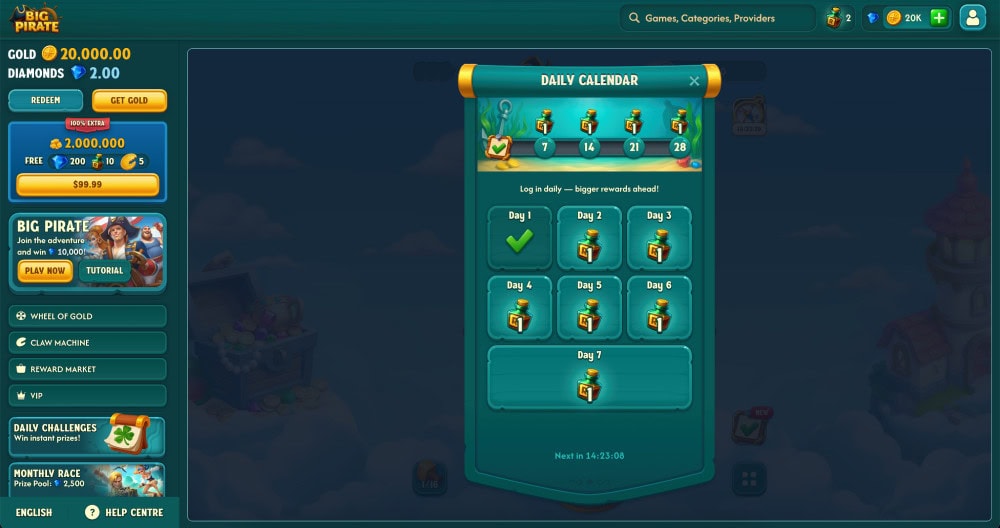
Task: Pick the Day 6 reward tile
Action: [659, 308]
